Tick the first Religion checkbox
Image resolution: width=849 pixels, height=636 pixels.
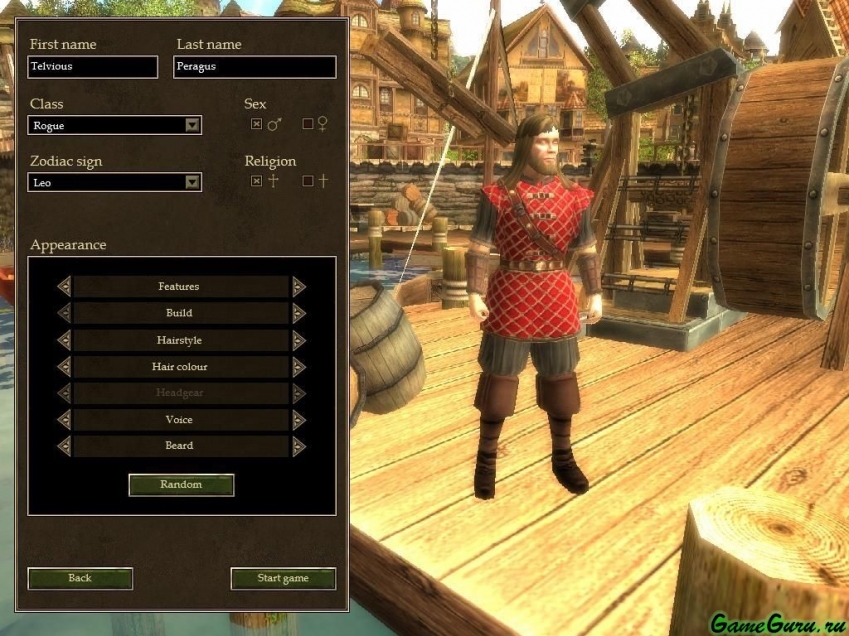(x=256, y=181)
